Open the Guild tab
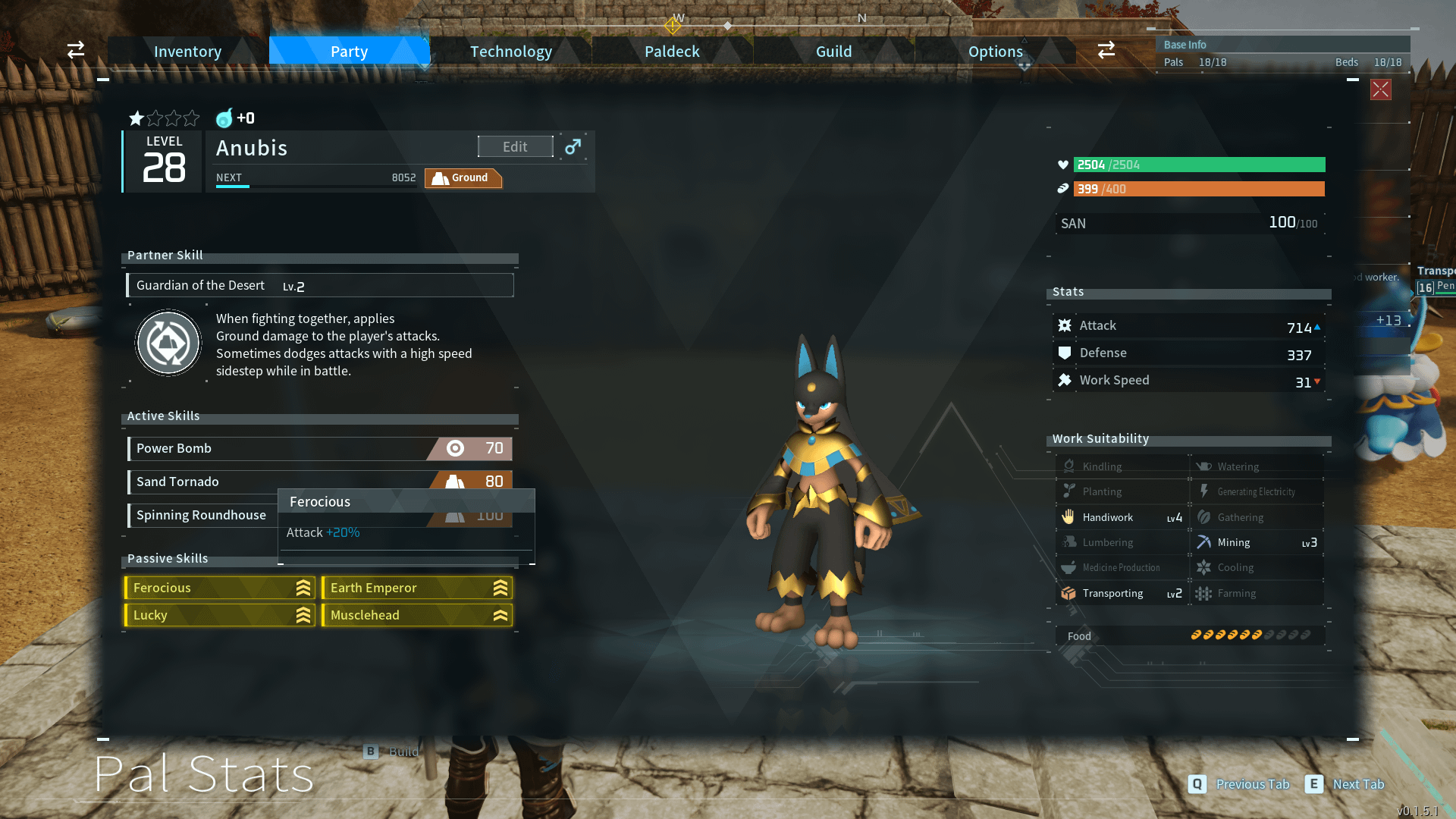This screenshot has width=1456, height=819. (833, 52)
